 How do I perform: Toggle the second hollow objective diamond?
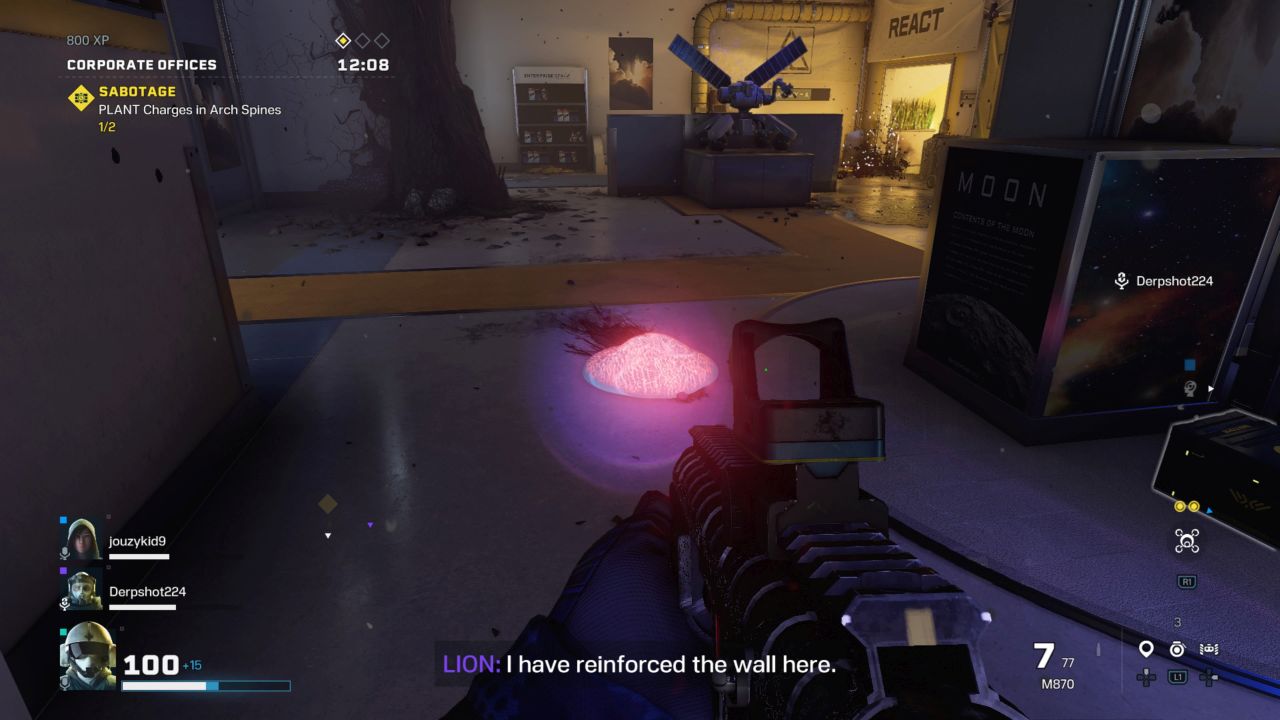click(x=363, y=42)
